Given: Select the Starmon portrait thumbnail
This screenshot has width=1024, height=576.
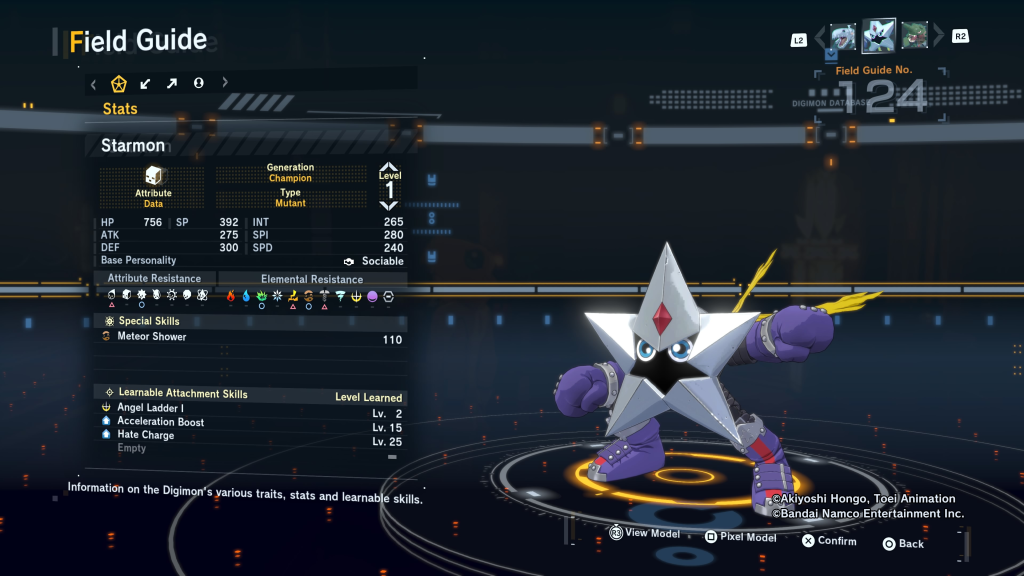Looking at the screenshot, I should 879,36.
